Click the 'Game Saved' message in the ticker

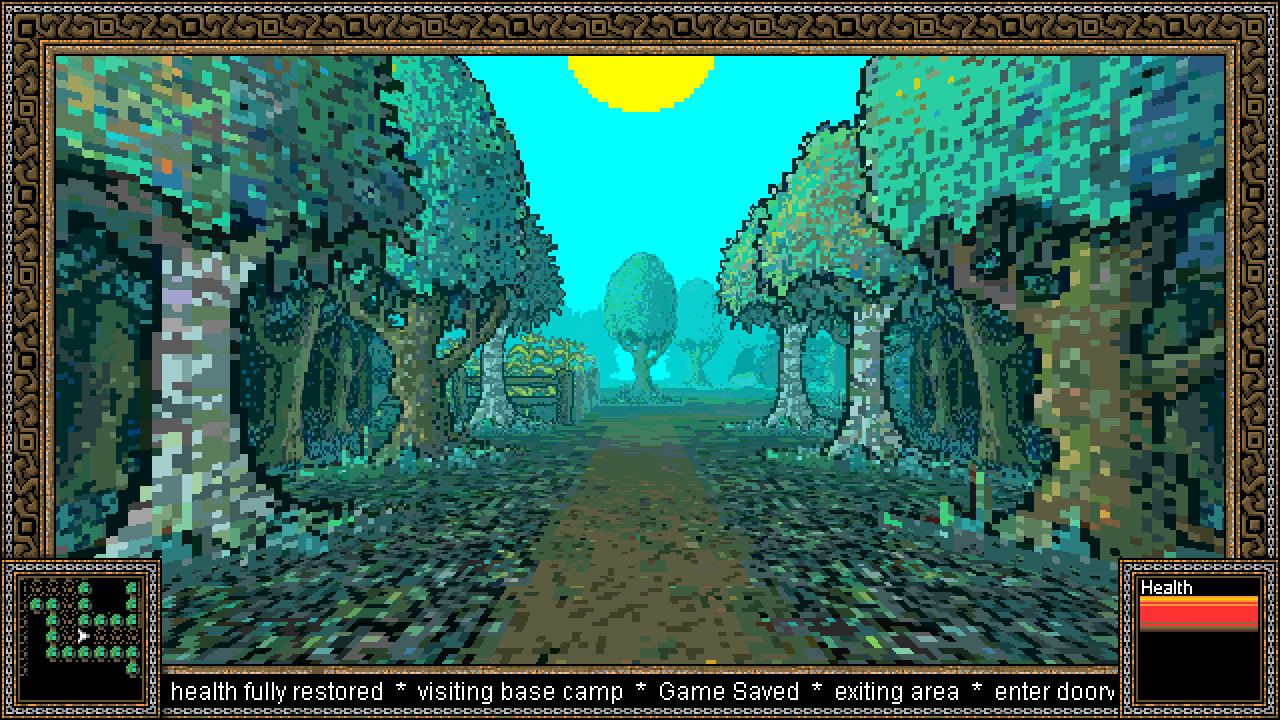point(728,691)
